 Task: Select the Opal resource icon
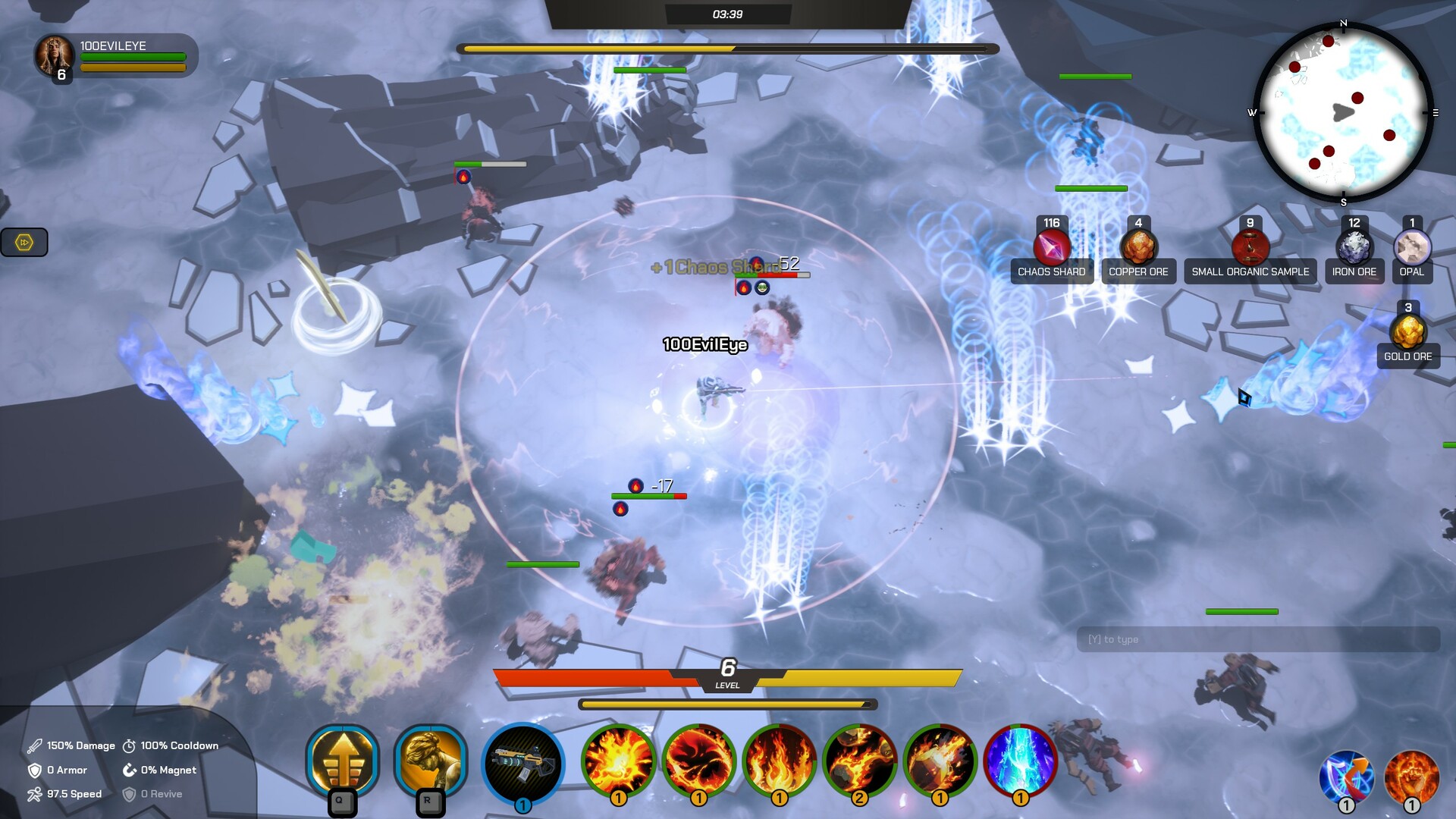click(1411, 248)
